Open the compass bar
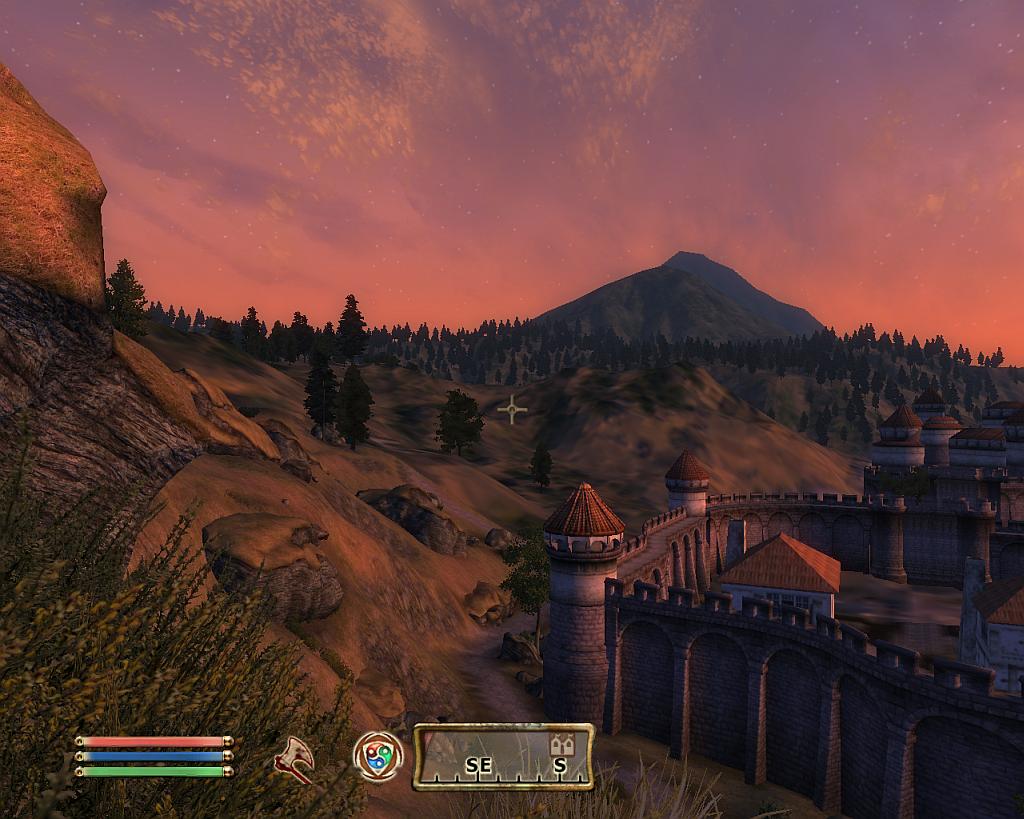 [503, 757]
